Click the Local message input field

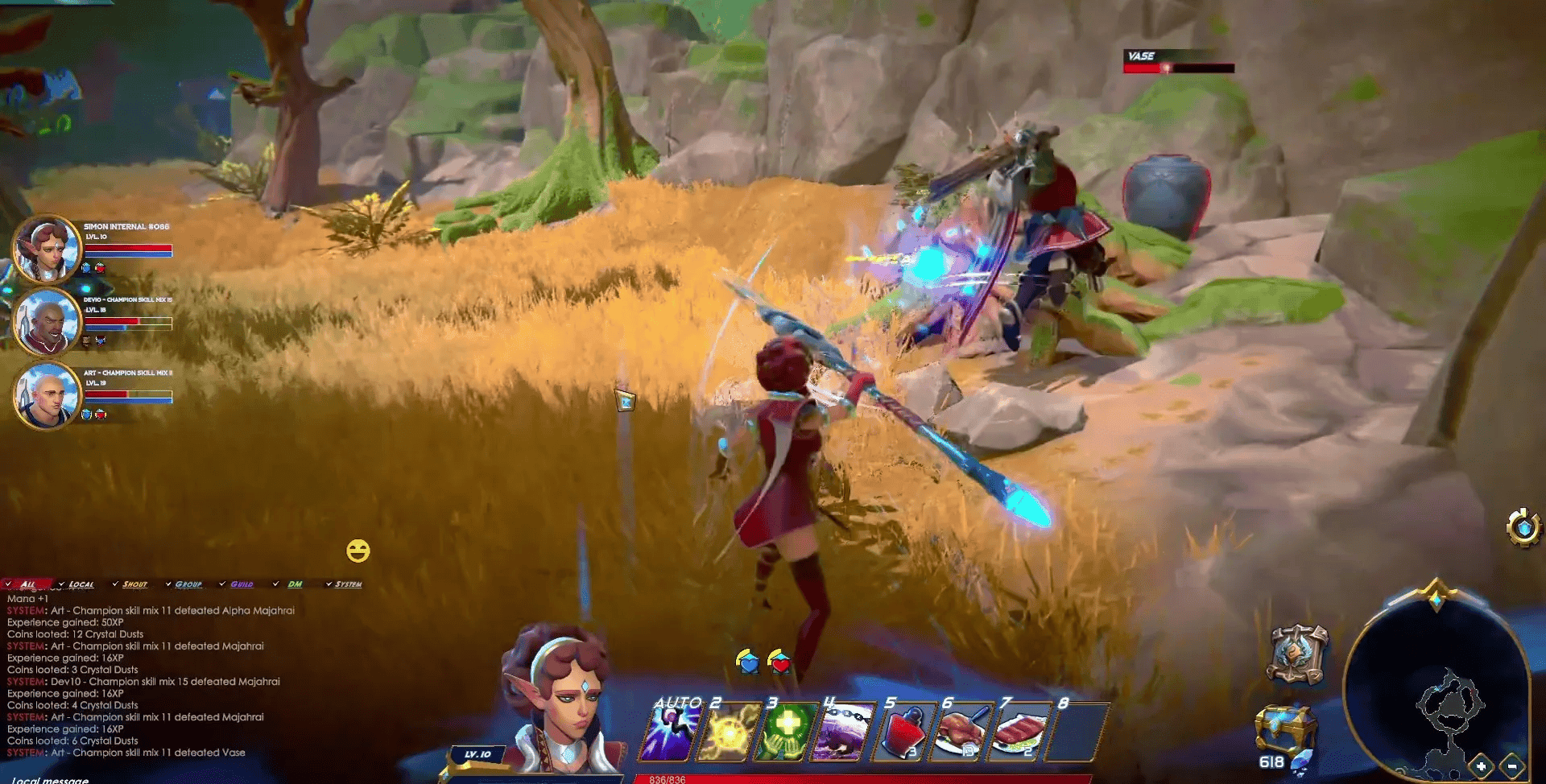click(x=48, y=778)
